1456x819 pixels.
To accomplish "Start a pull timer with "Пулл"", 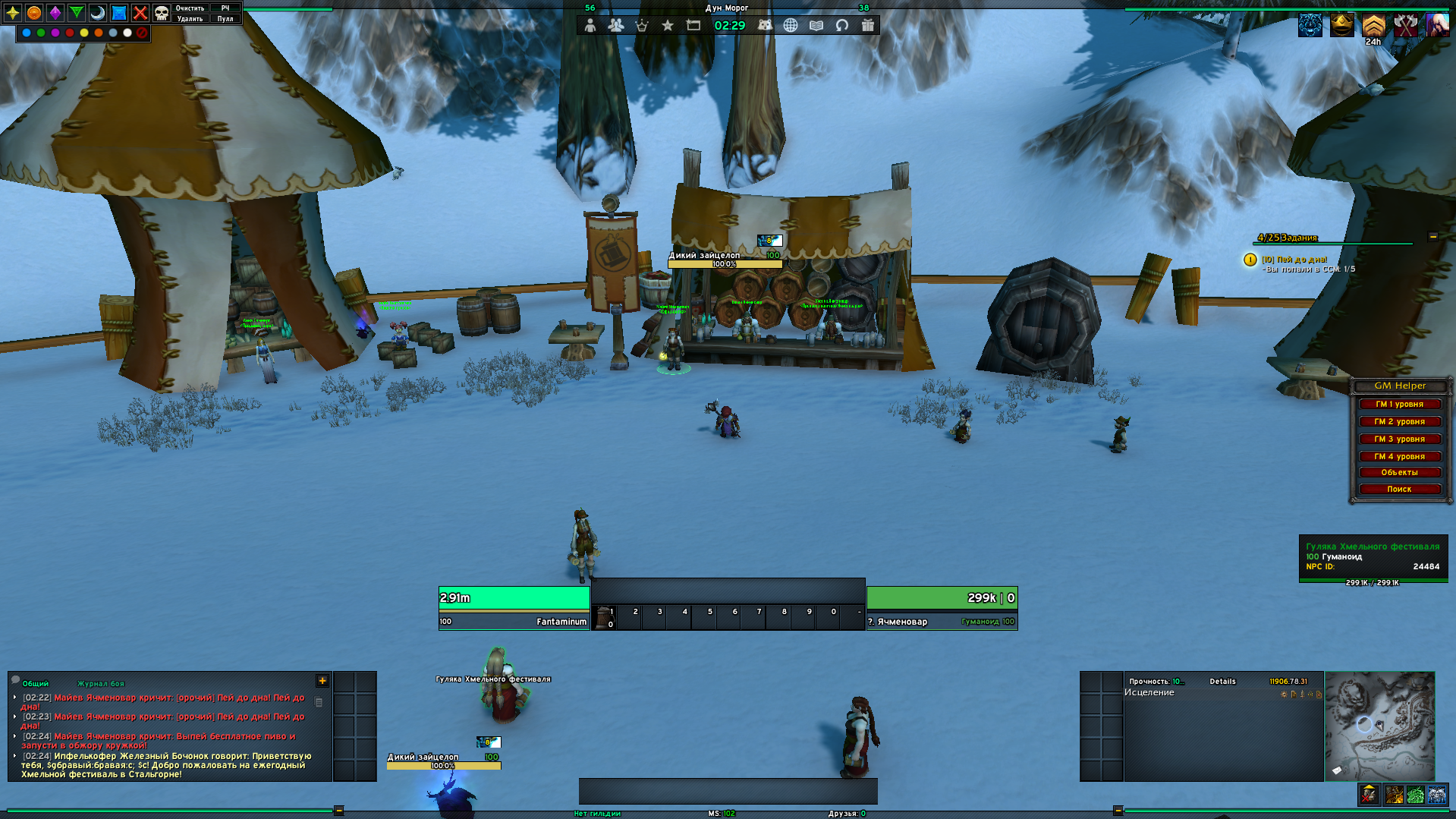I will [225, 19].
